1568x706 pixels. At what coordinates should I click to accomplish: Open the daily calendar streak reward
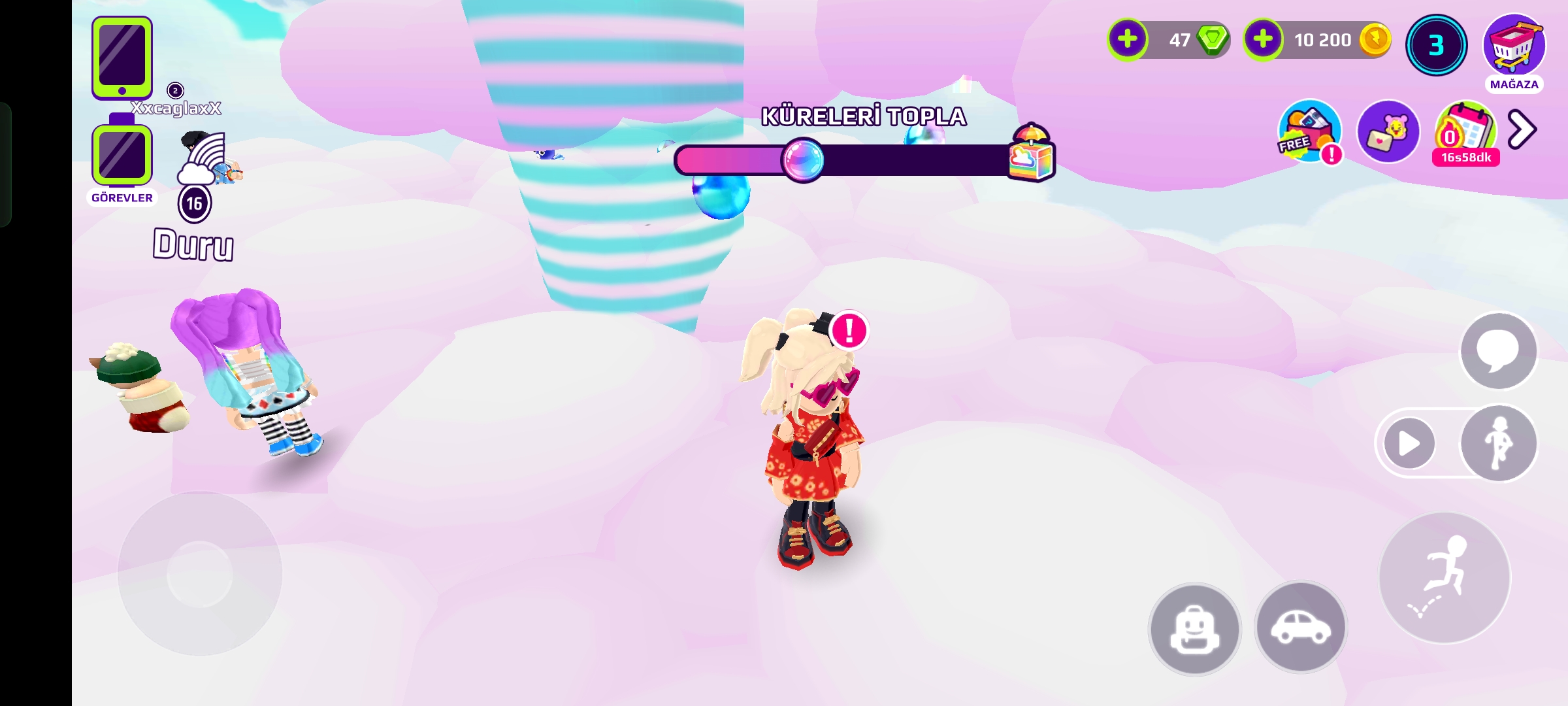(1465, 131)
